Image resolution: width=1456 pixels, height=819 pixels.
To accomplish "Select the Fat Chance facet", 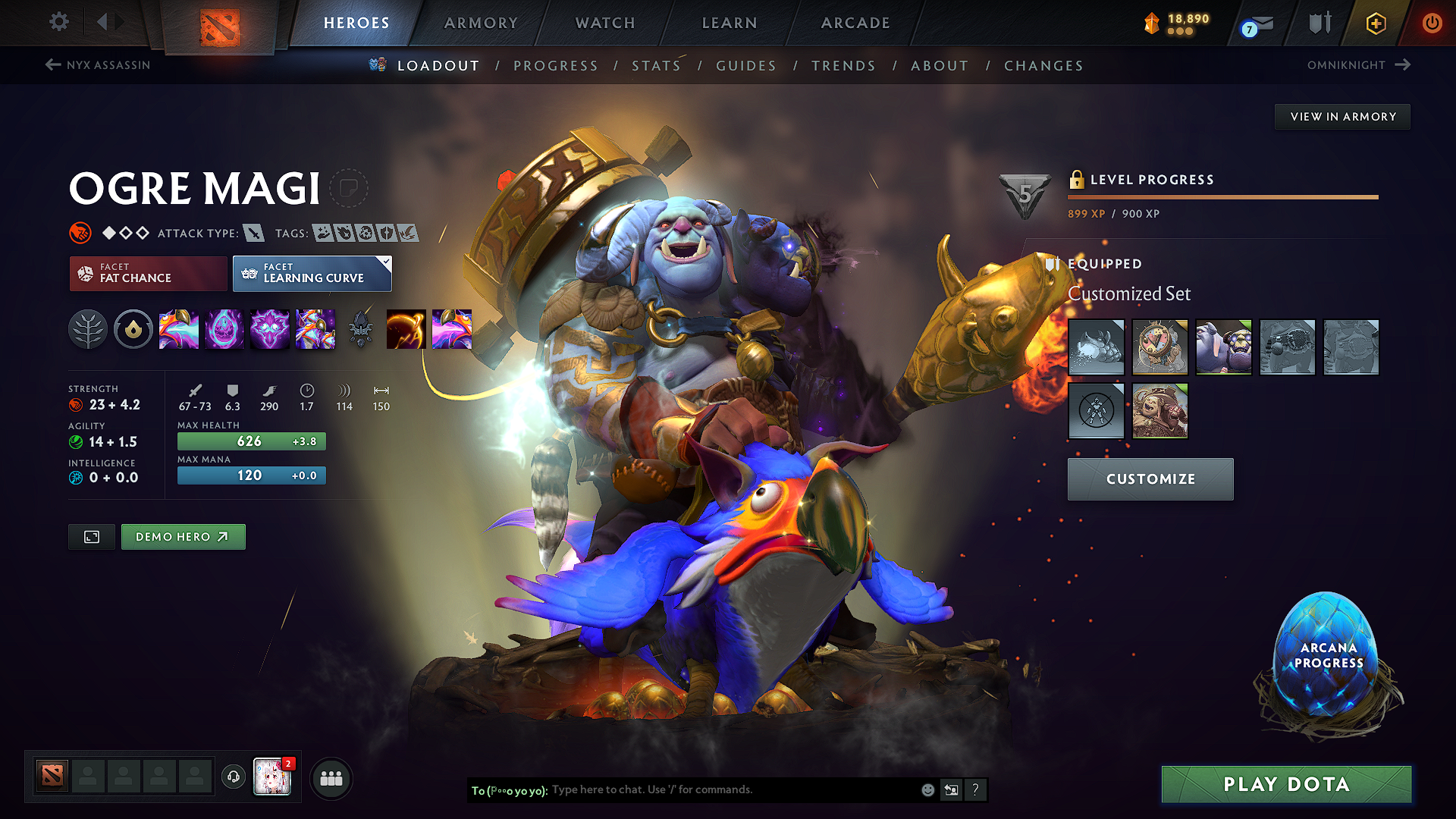I will tap(147, 273).
